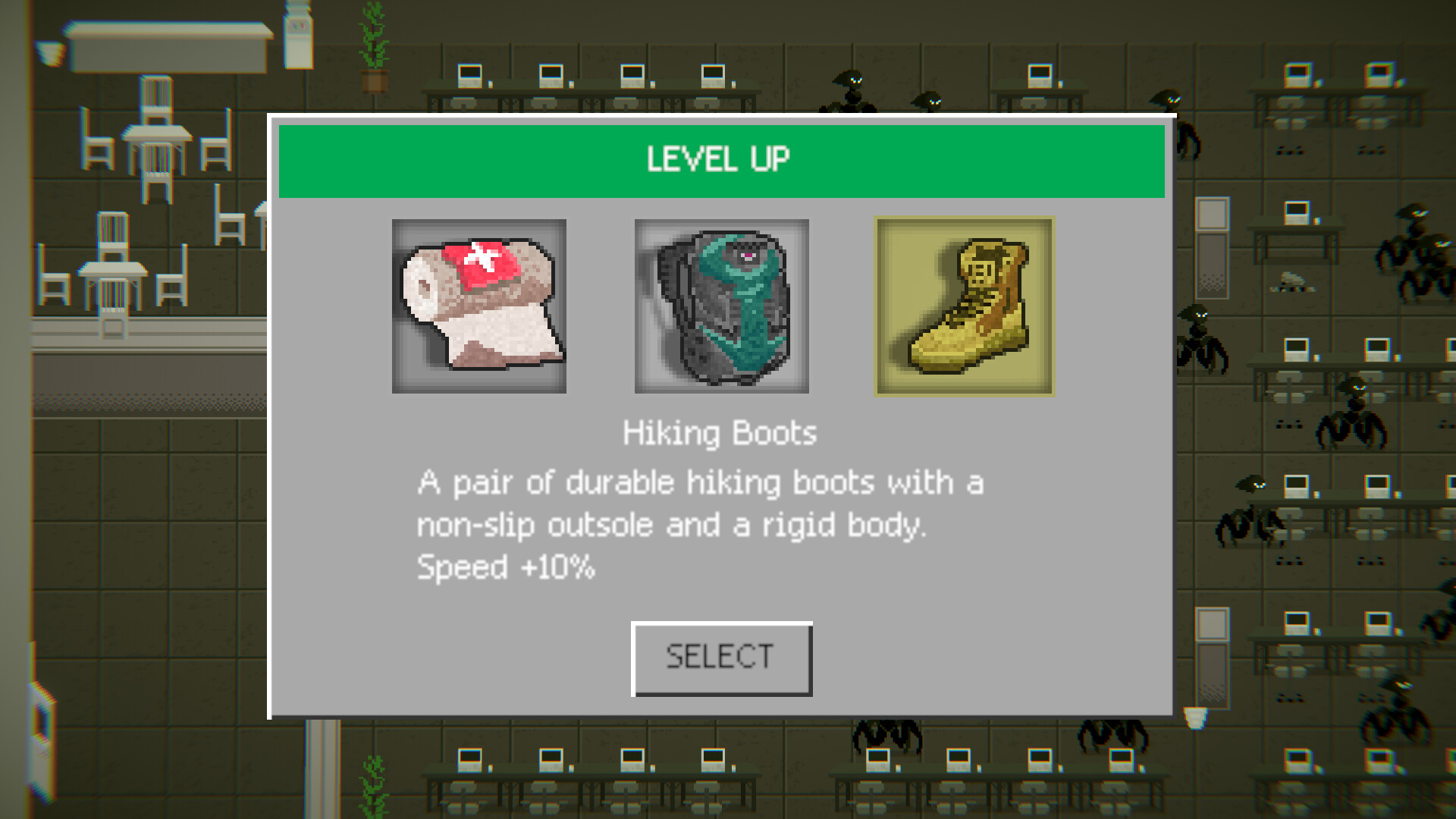Screen dimensions: 1456x819
Task: Click the Speed +10% stat text
Action: (x=506, y=568)
